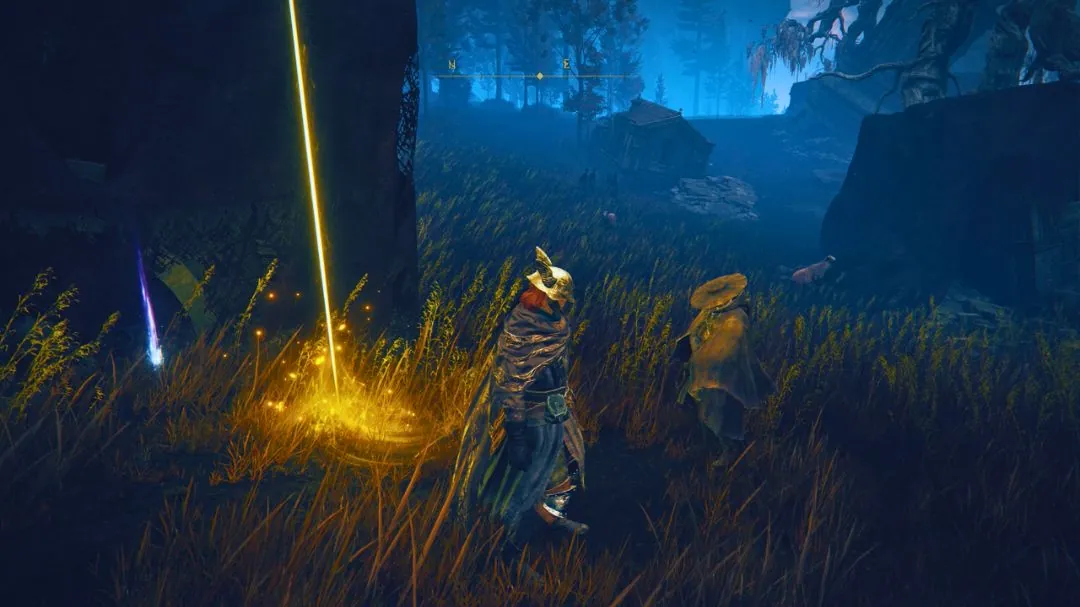Click the compass bar's center diamond marker

(x=540, y=76)
